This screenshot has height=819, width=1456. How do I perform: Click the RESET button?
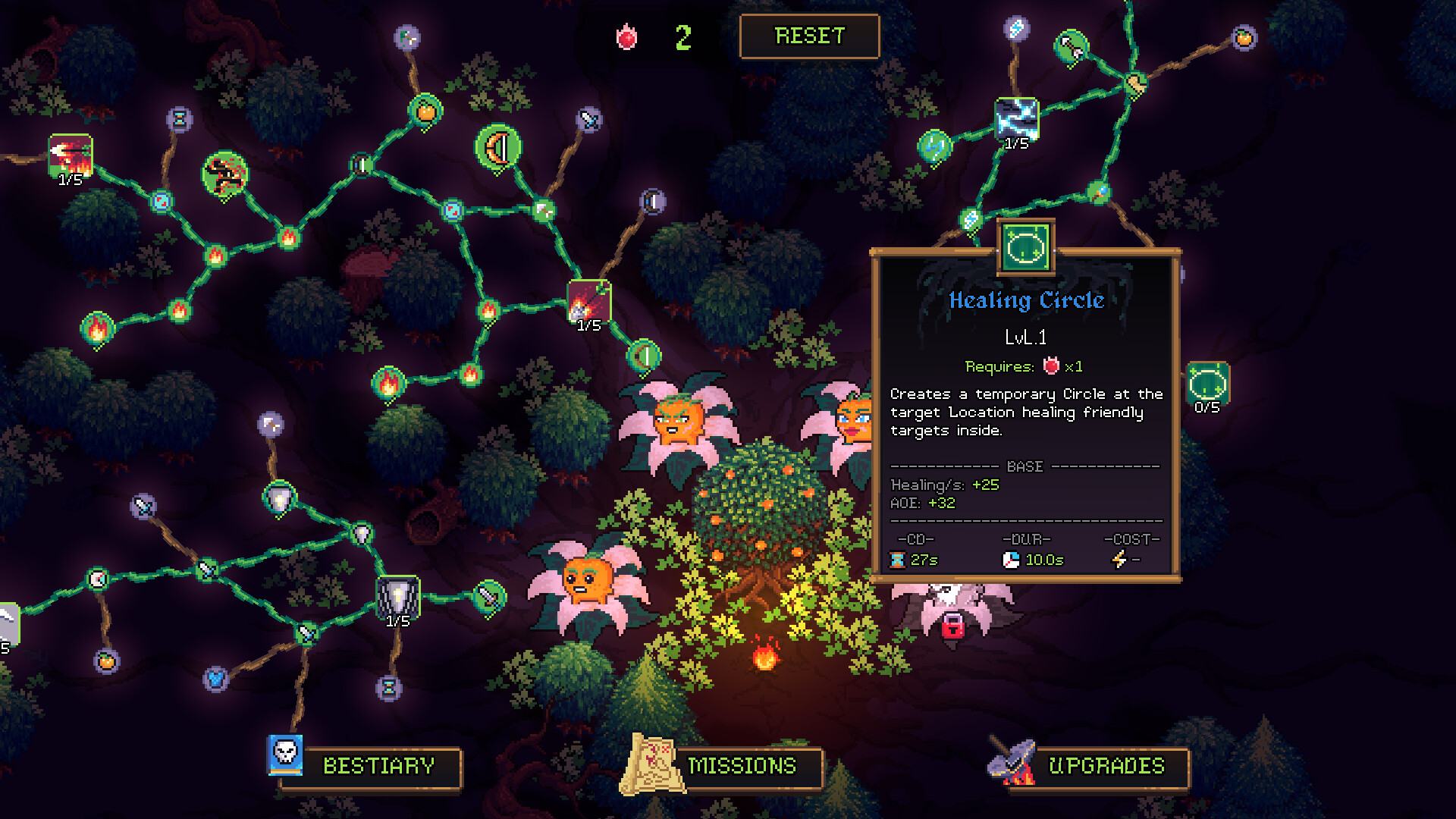(809, 36)
